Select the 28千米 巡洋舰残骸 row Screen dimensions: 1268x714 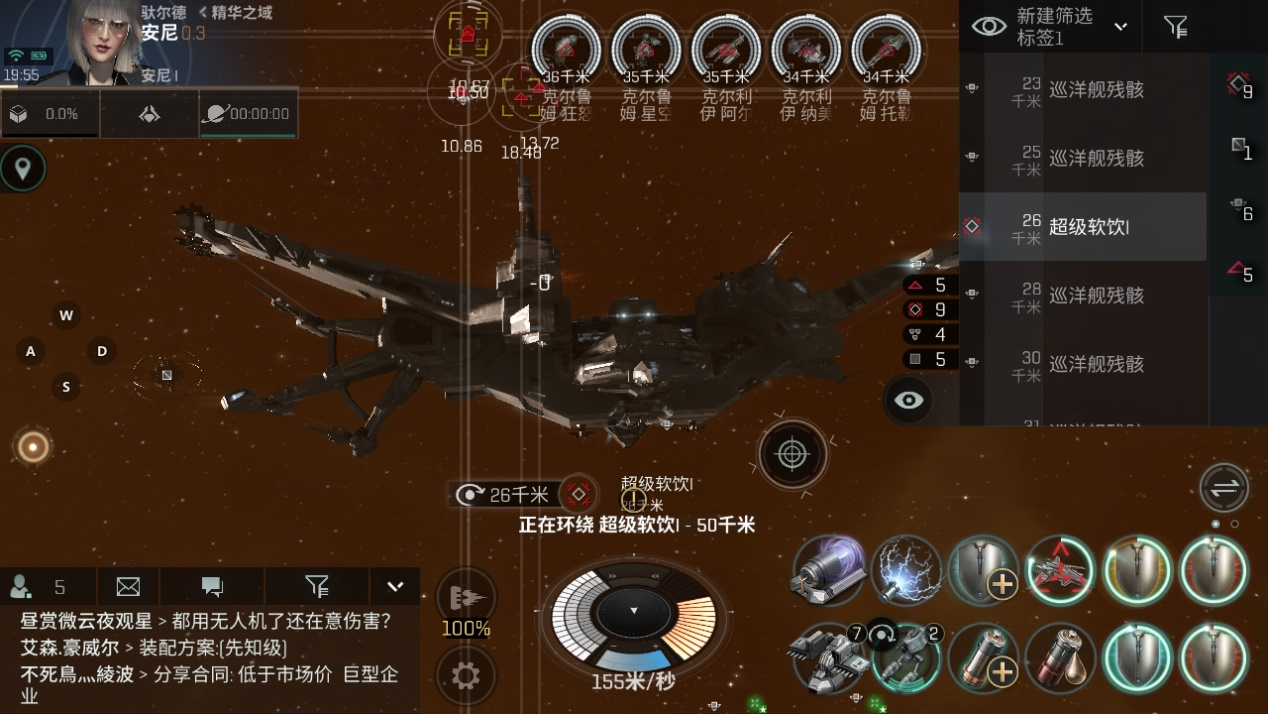tap(1088, 295)
